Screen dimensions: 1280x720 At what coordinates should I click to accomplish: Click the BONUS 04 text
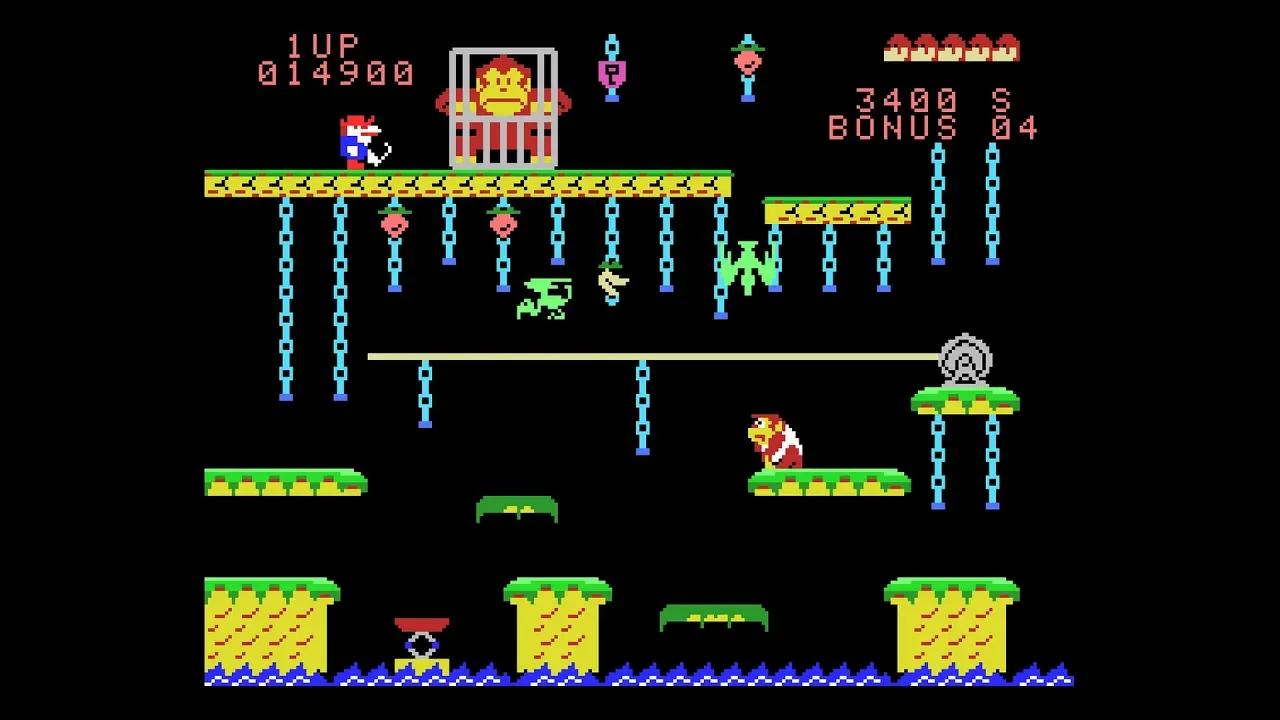coord(932,128)
